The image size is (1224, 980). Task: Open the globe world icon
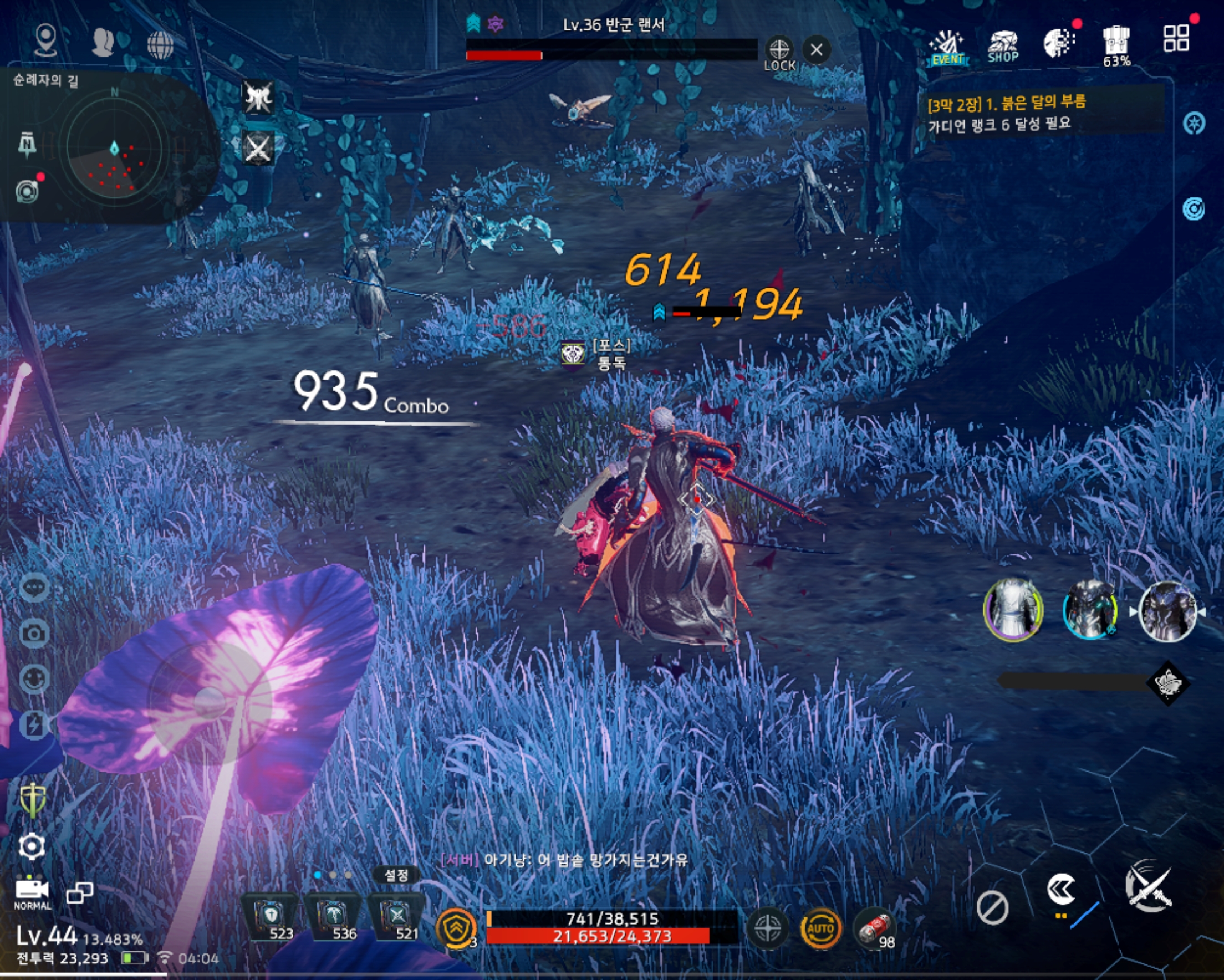(x=160, y=44)
